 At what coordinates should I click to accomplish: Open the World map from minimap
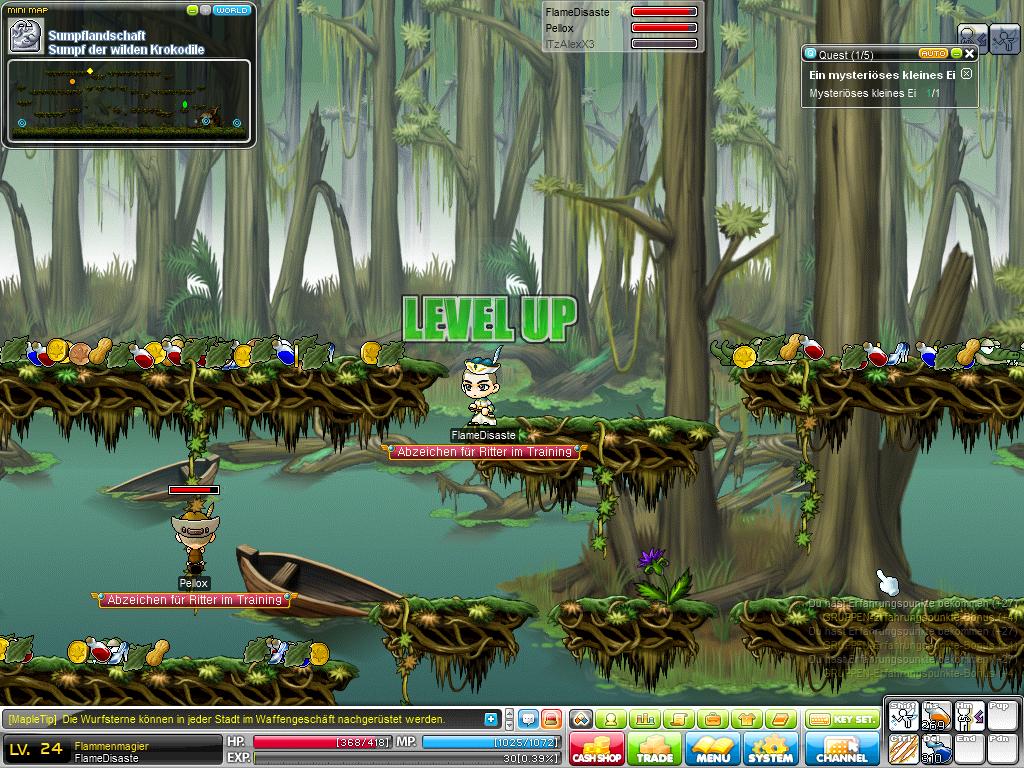pyautogui.click(x=232, y=10)
